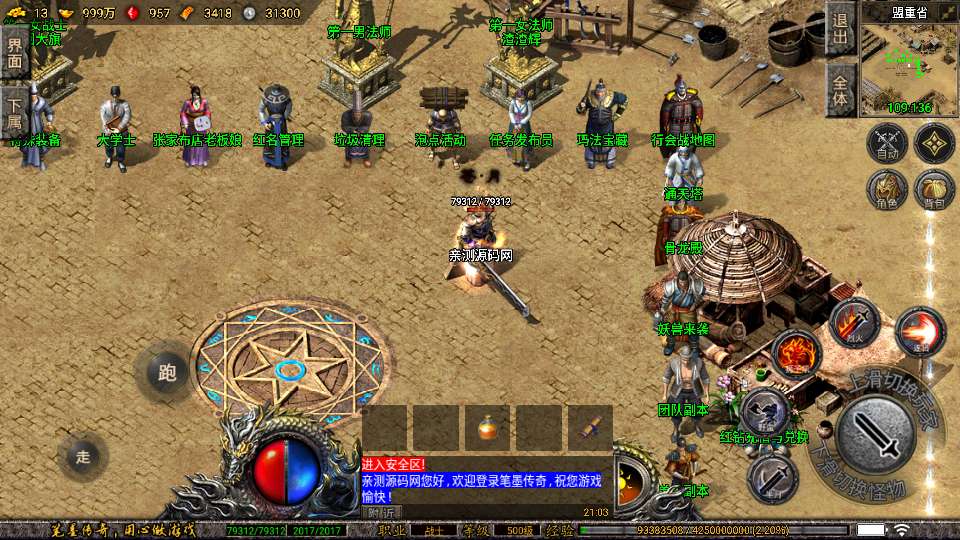Open the 背包 backpack
The height and width of the screenshot is (540, 960).
tap(934, 188)
